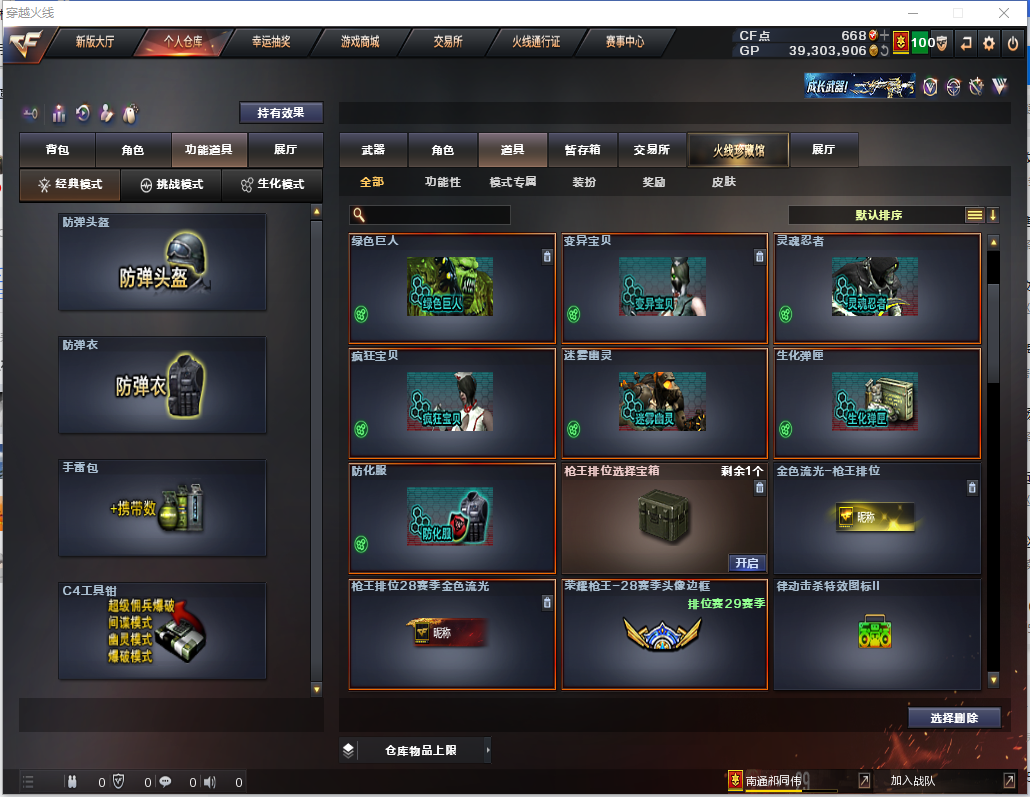Open the 新版大厅 lobby tab
Image resolution: width=1030 pixels, height=797 pixels.
95,42
